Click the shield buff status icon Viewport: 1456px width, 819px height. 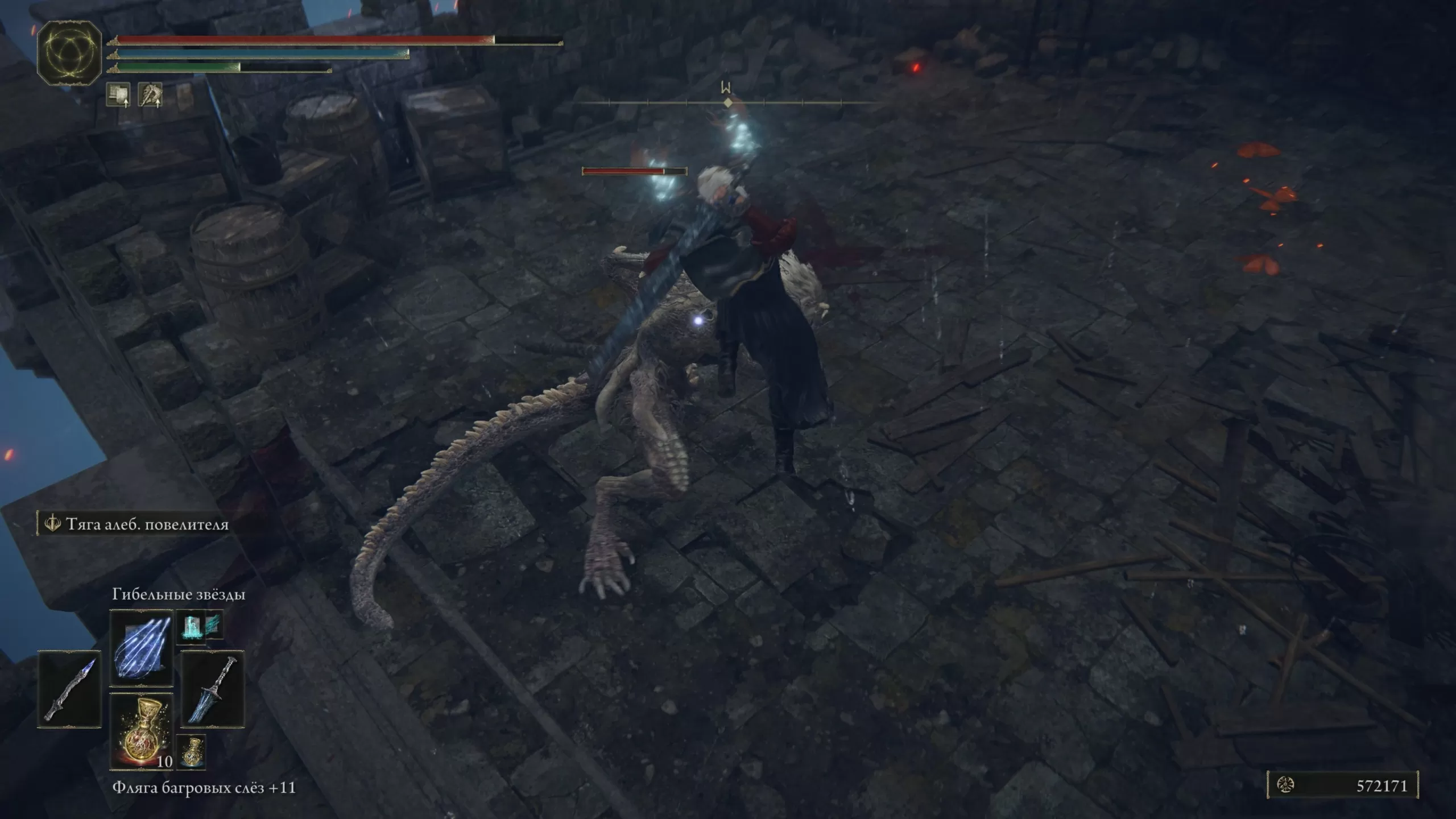pos(118,94)
